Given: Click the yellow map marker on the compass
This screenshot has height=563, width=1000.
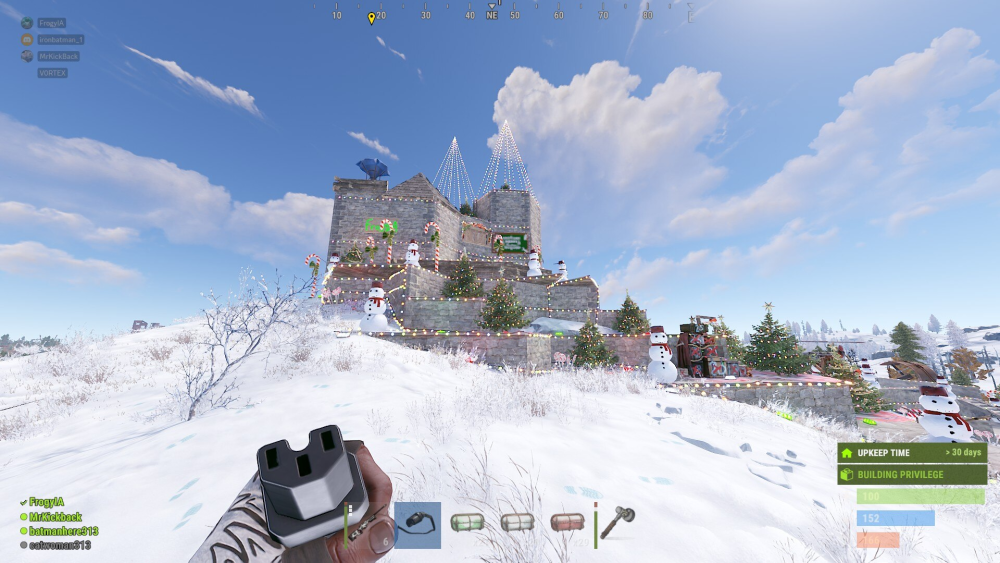Looking at the screenshot, I should coord(371,18).
